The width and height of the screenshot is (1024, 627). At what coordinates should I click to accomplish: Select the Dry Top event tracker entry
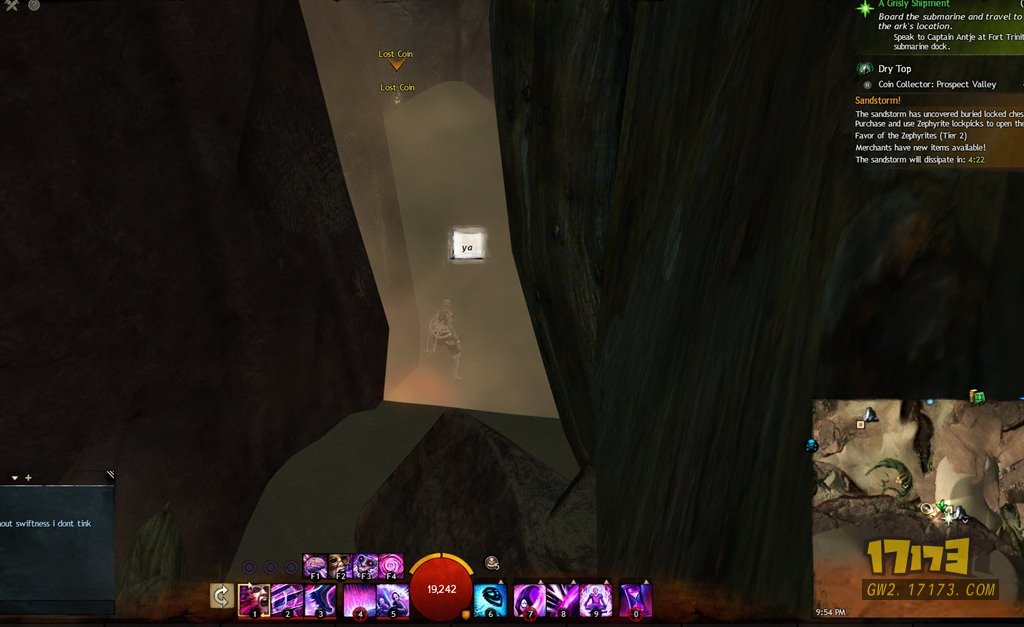coord(894,69)
